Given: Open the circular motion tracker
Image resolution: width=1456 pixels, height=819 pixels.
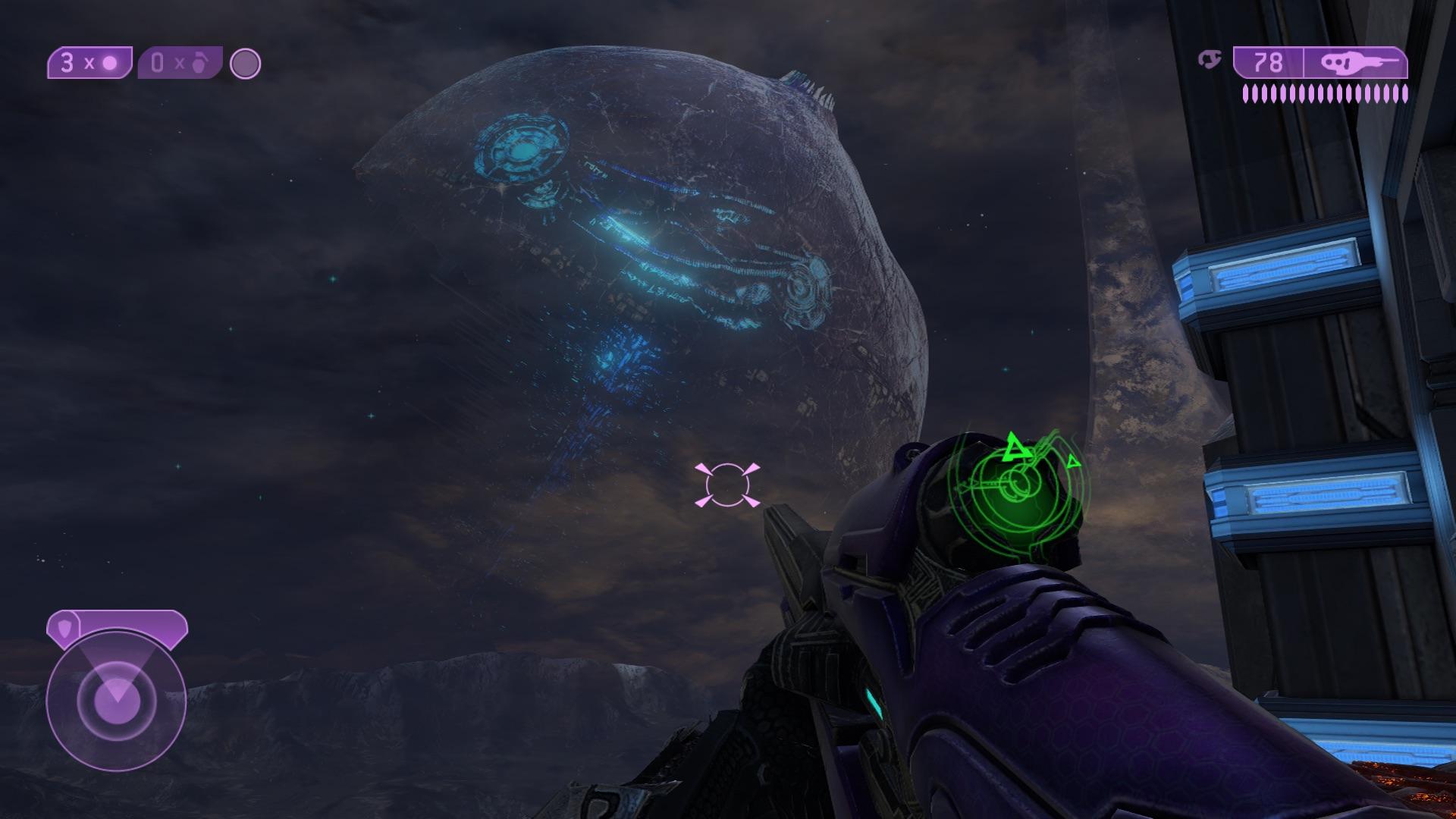Looking at the screenshot, I should coord(116,701).
